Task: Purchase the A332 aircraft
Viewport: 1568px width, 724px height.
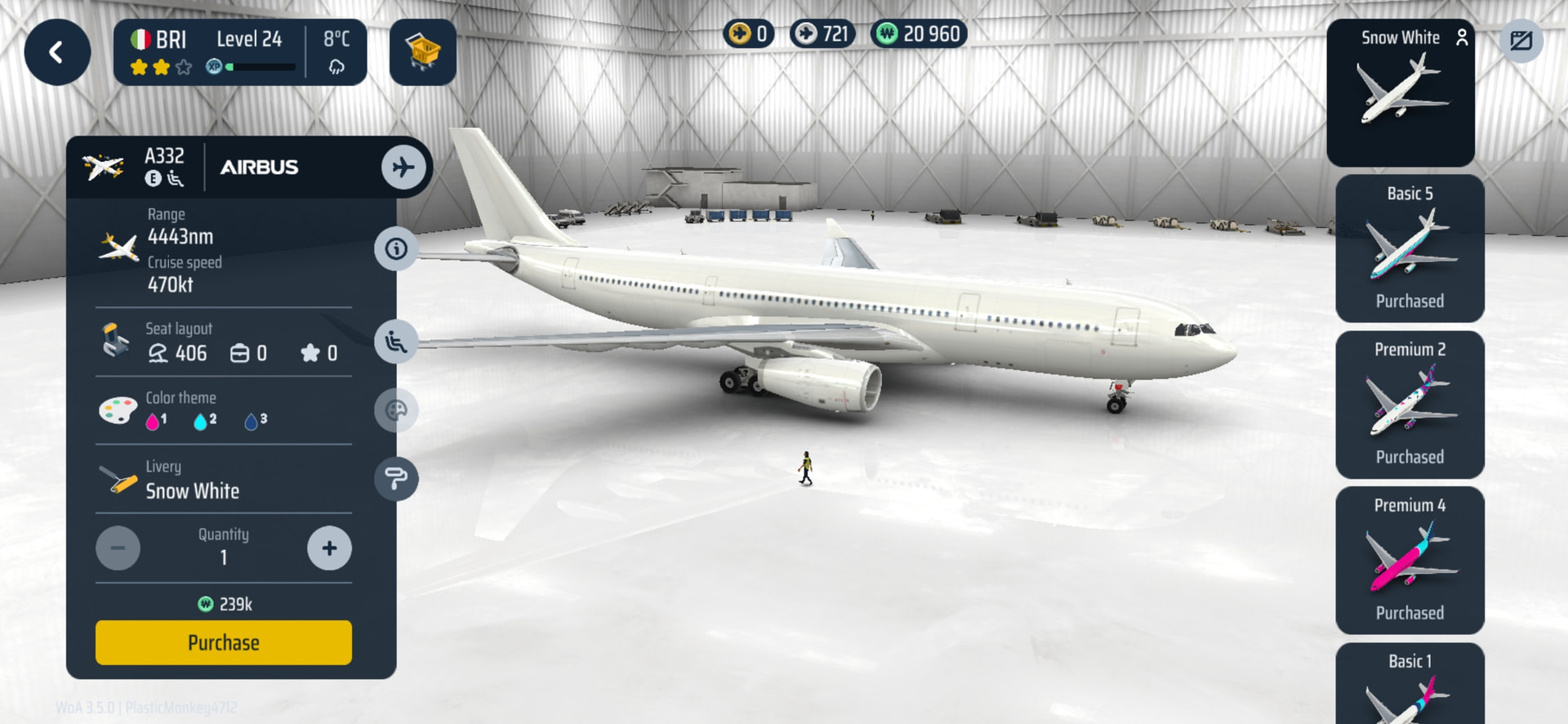Action: point(223,642)
